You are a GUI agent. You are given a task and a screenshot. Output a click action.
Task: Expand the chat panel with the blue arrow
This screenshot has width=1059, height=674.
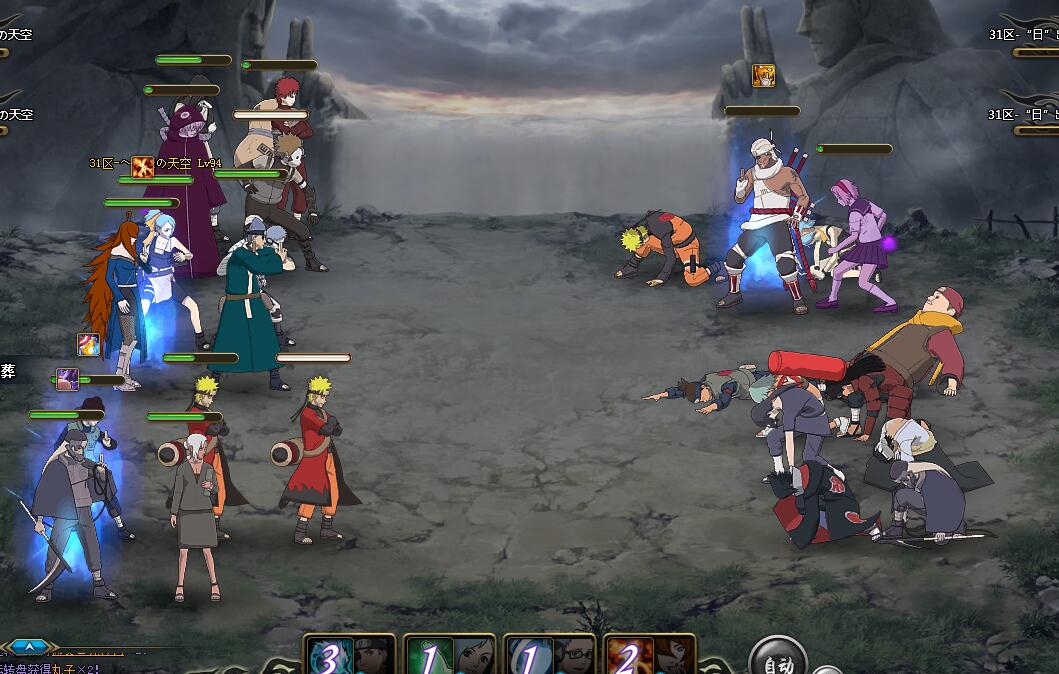click(x=27, y=647)
